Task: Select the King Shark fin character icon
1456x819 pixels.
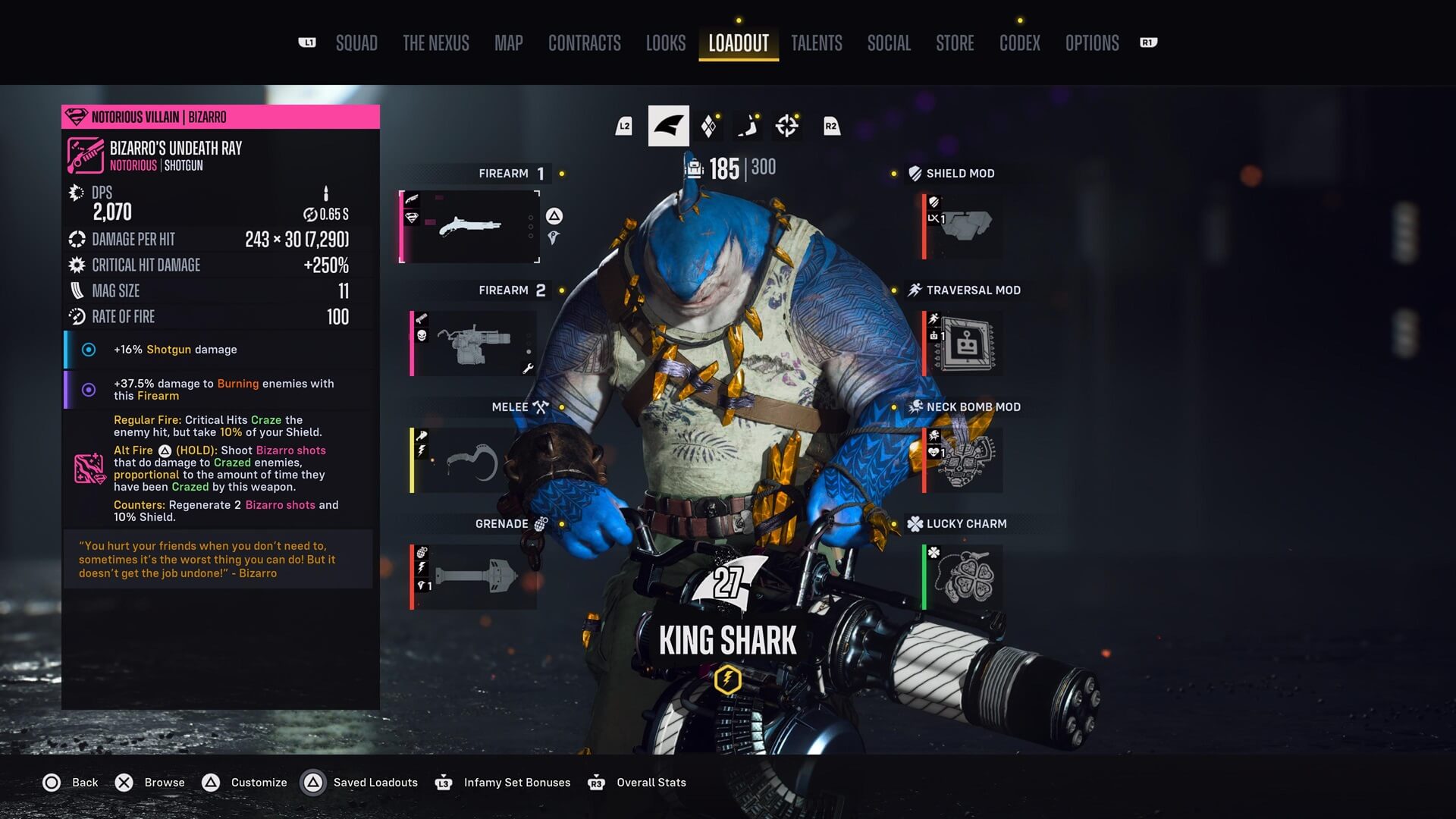Action: (x=668, y=126)
